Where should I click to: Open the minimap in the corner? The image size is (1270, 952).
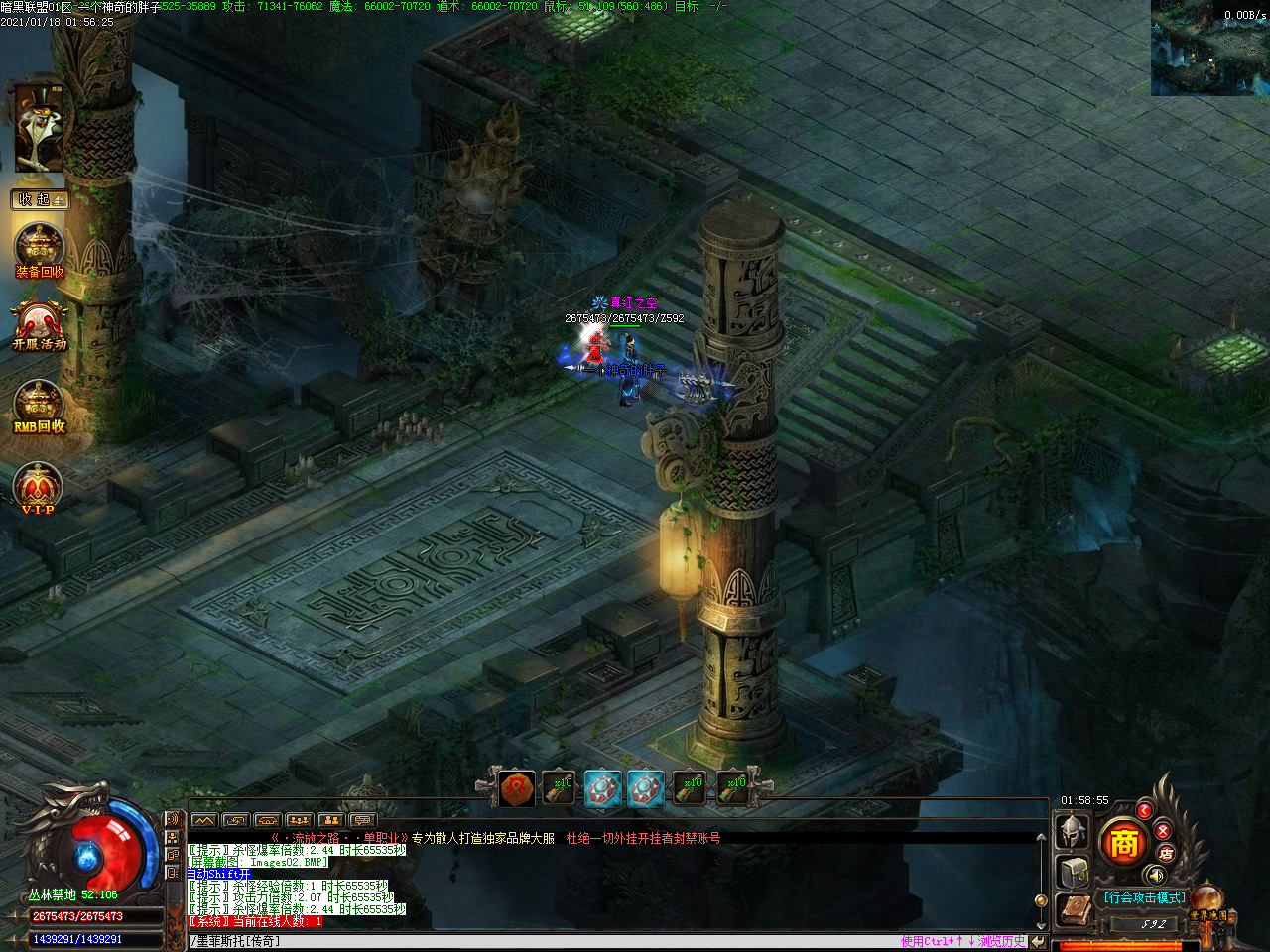(1209, 48)
